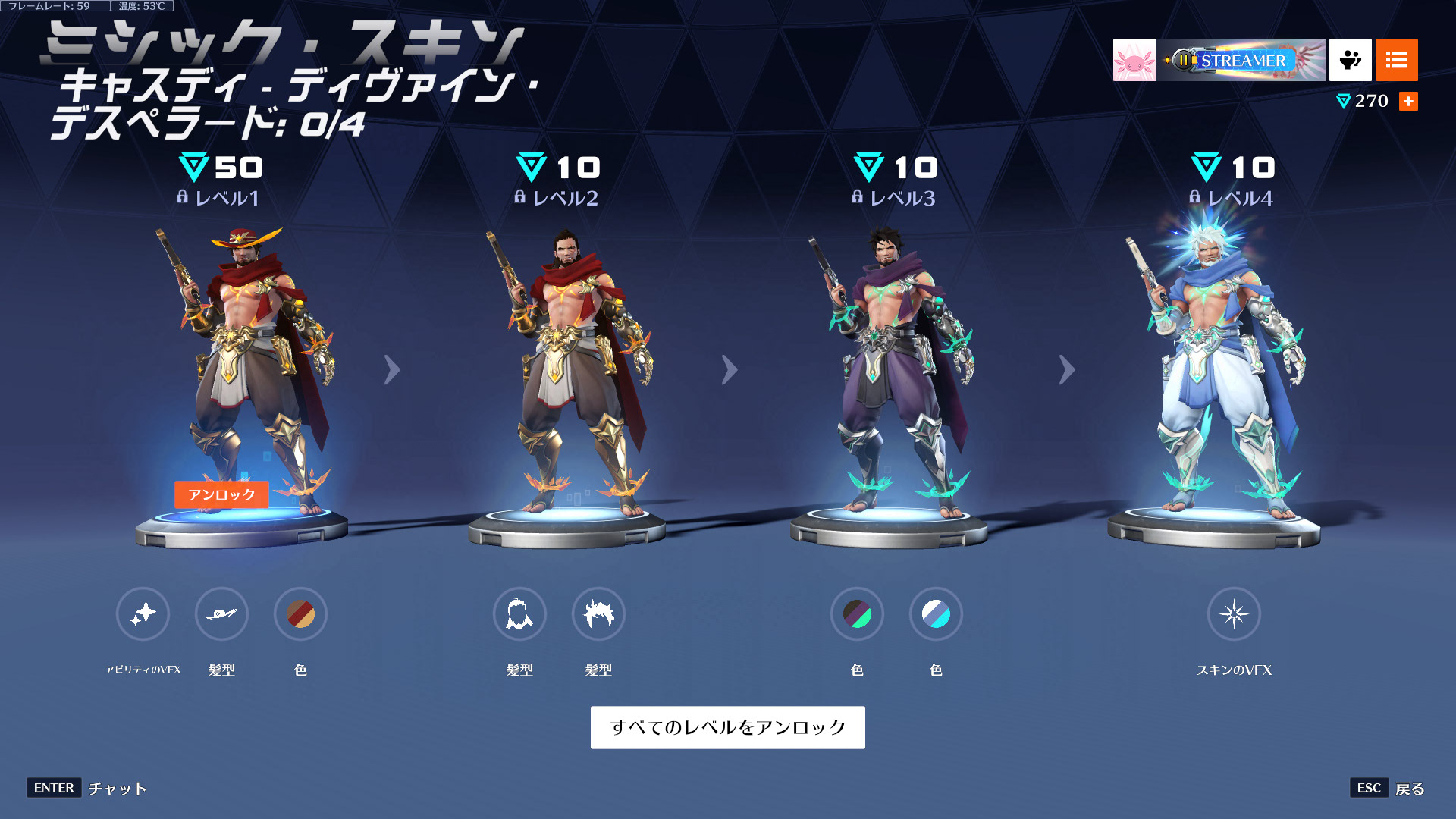Select the ability VFX sparkle icon under level 1
The height and width of the screenshot is (819, 1456).
point(143,615)
